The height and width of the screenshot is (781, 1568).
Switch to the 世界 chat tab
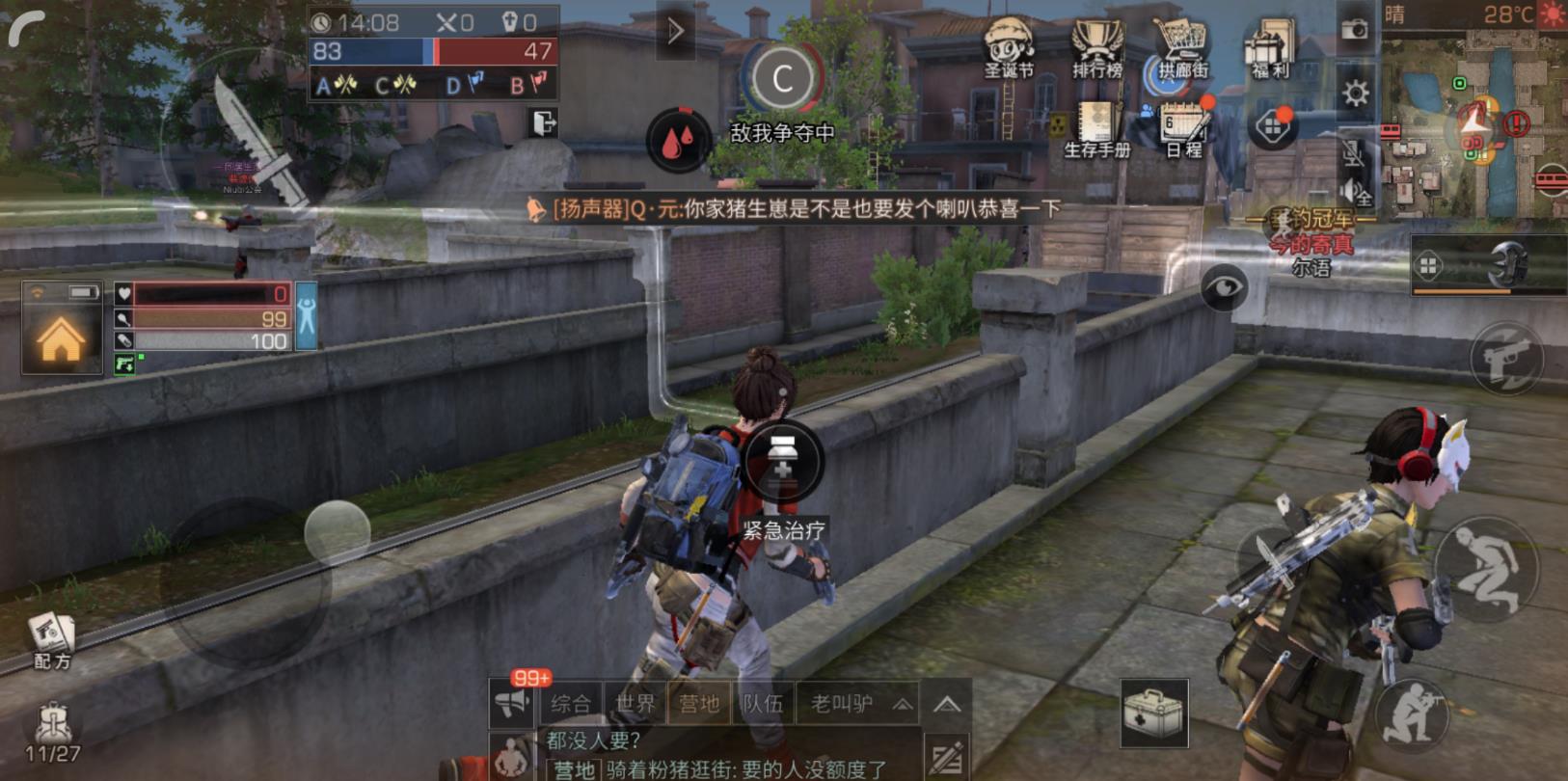pyautogui.click(x=635, y=704)
